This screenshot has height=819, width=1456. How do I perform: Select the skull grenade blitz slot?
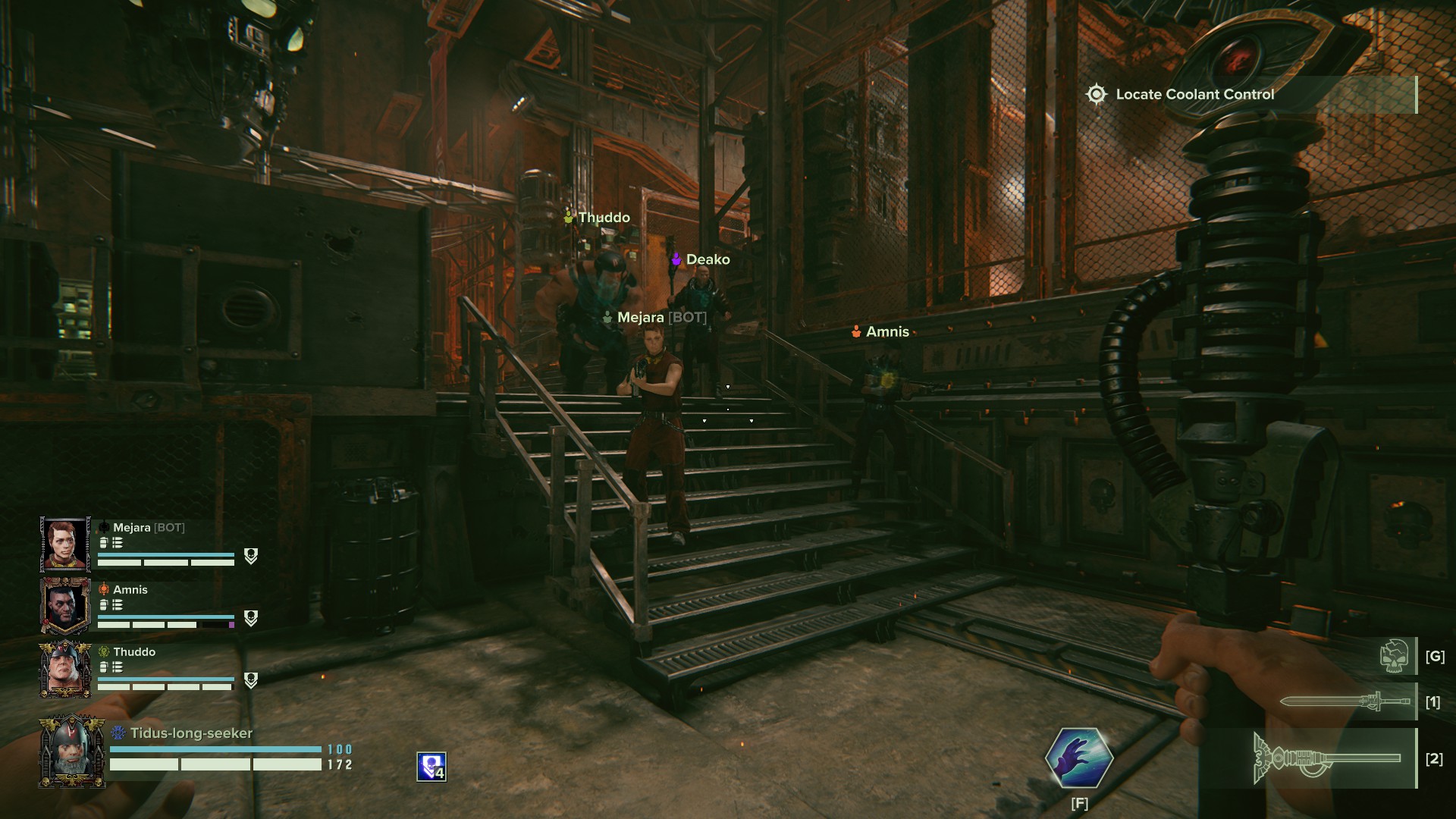(x=1395, y=656)
